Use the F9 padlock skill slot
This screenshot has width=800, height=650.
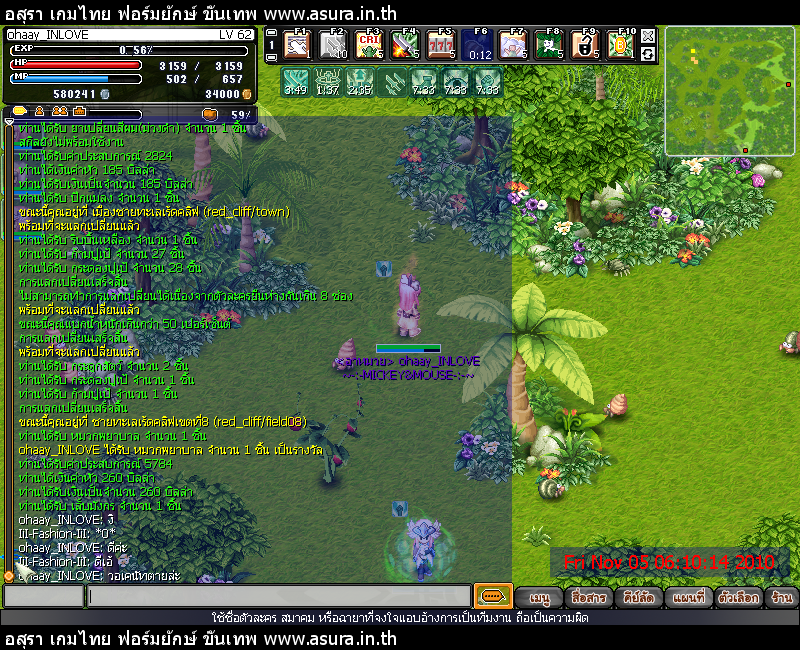pos(585,46)
